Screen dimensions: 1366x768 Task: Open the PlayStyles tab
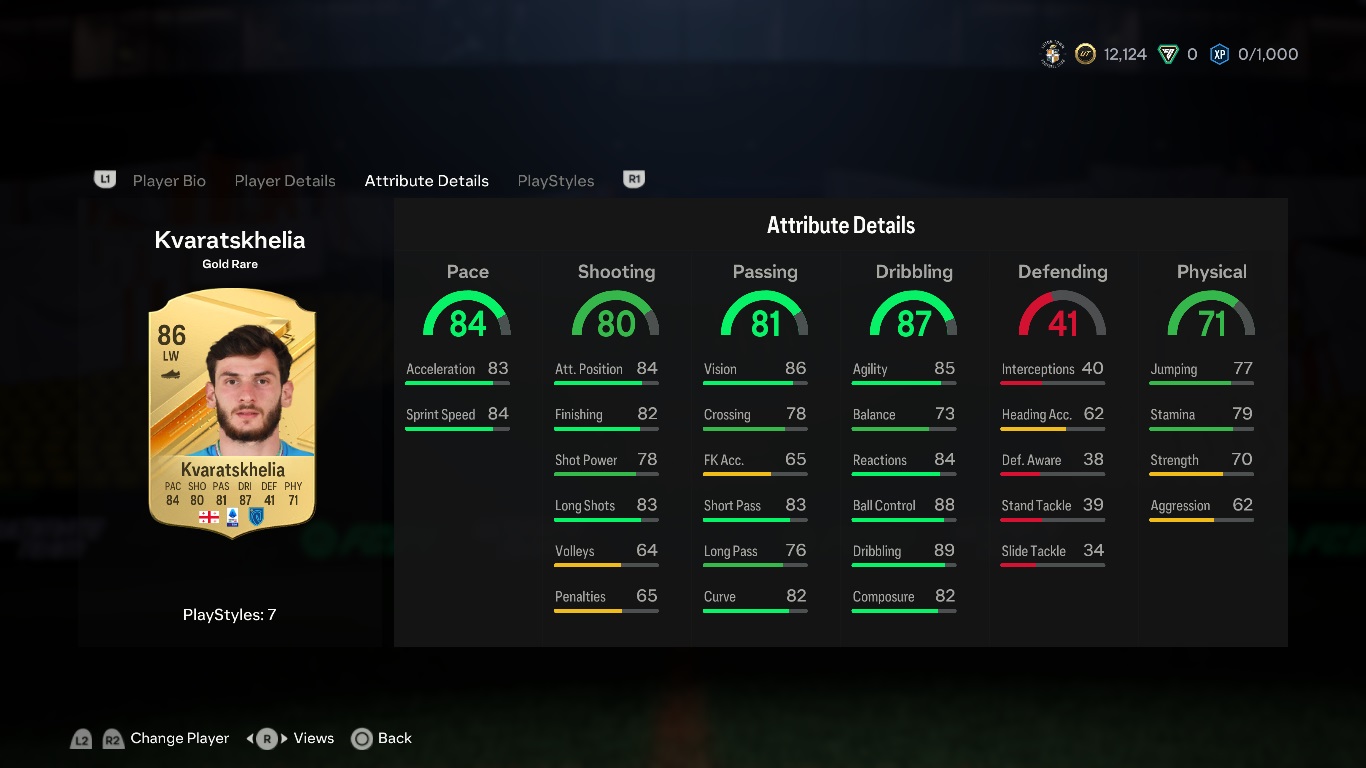[556, 180]
